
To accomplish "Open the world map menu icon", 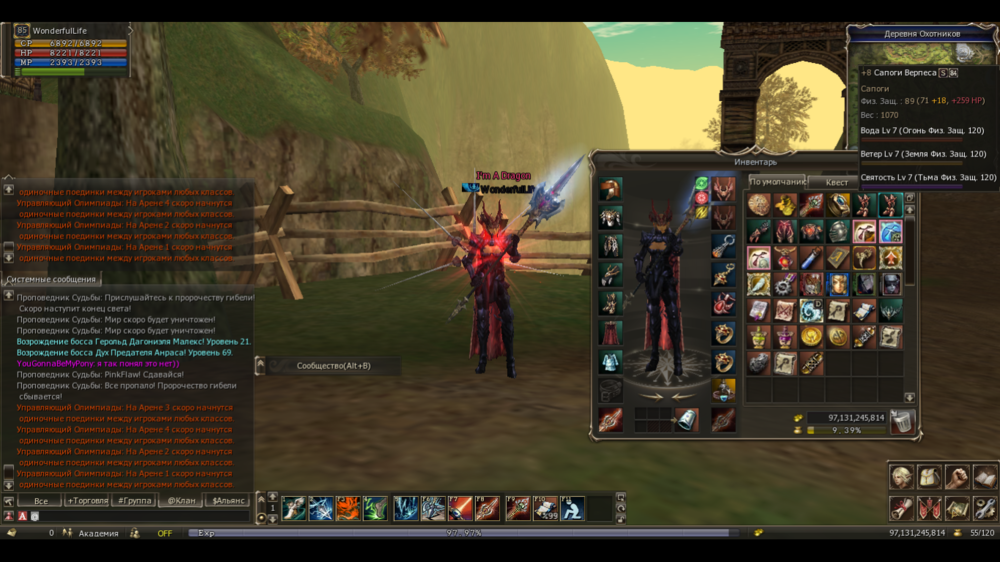I will click(x=958, y=508).
